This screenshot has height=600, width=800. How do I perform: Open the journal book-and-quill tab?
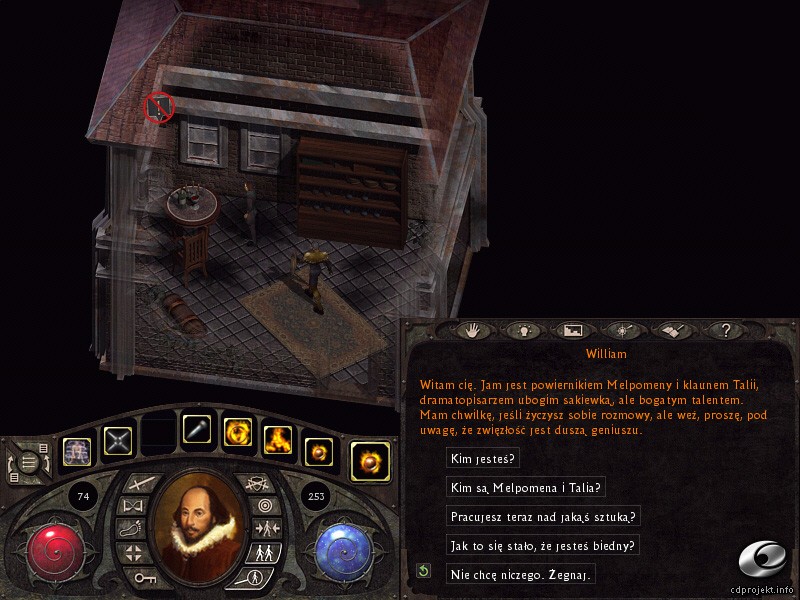coord(674,329)
